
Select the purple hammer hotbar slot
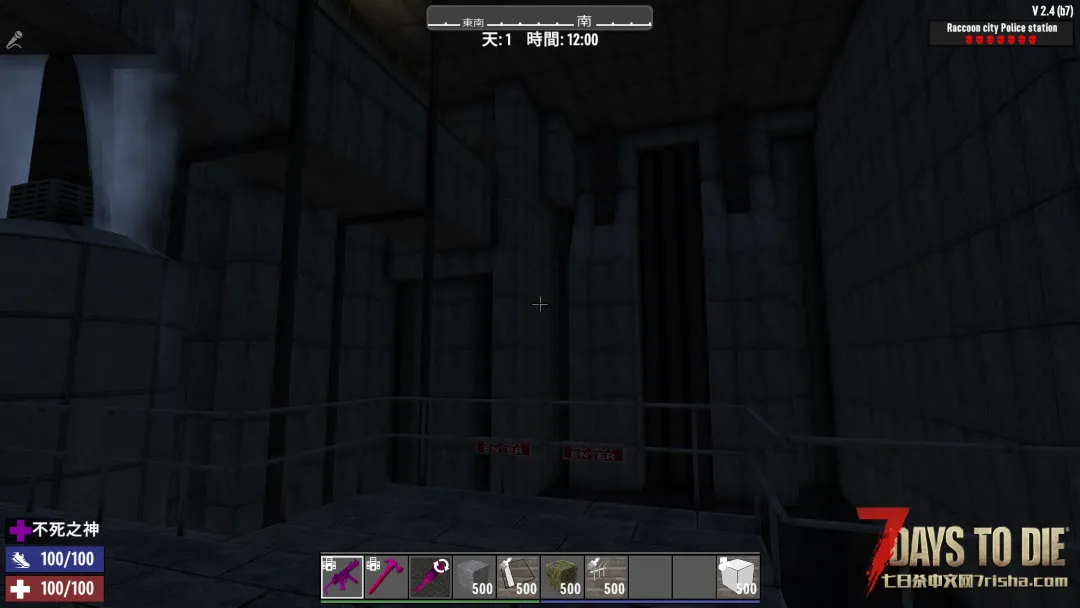pos(386,577)
